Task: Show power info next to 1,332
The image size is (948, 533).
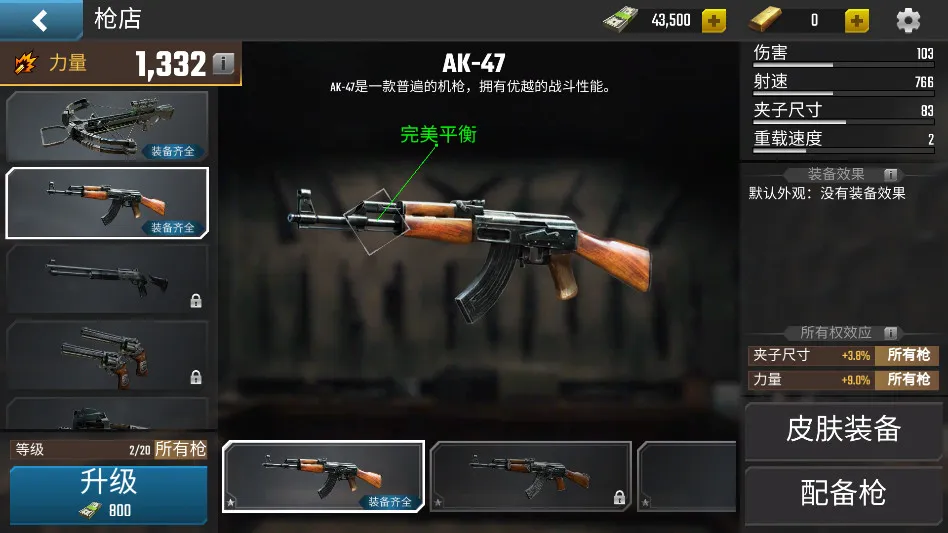Action: pyautogui.click(x=223, y=64)
